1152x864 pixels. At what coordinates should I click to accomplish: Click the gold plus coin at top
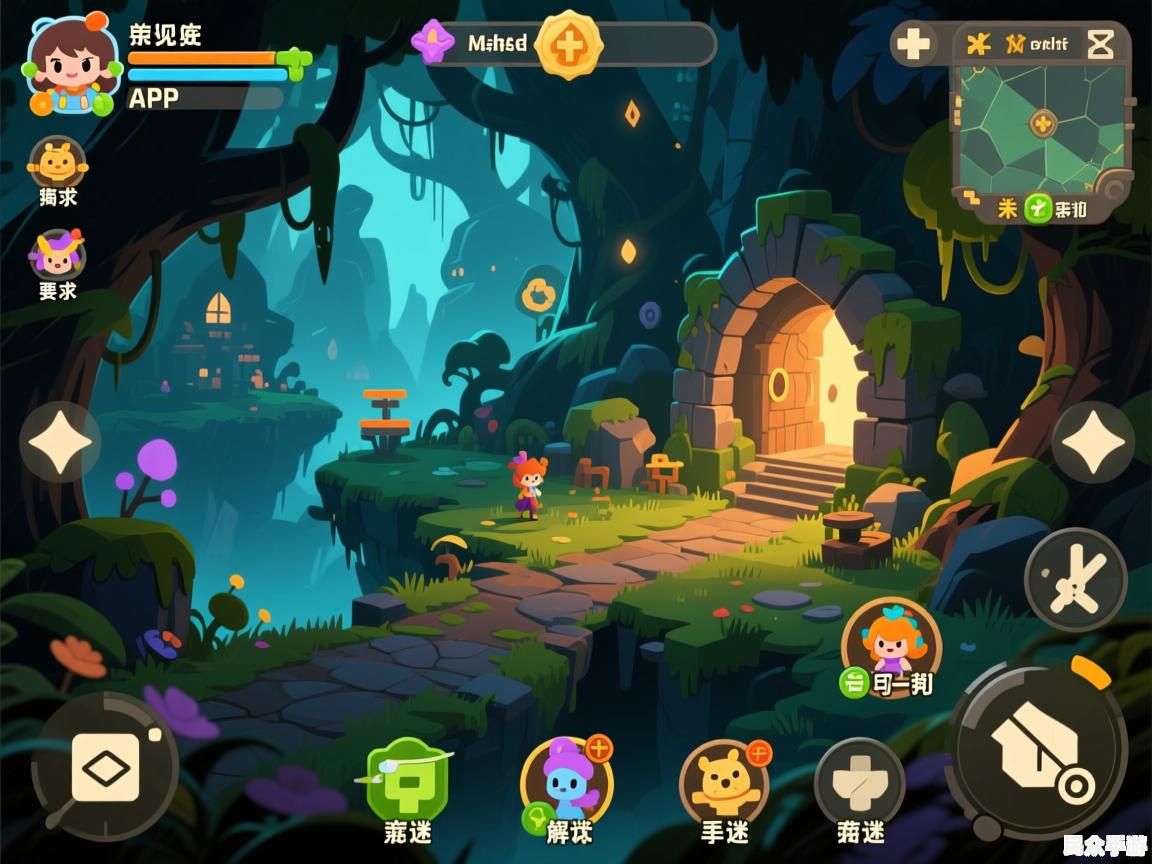pyautogui.click(x=568, y=45)
